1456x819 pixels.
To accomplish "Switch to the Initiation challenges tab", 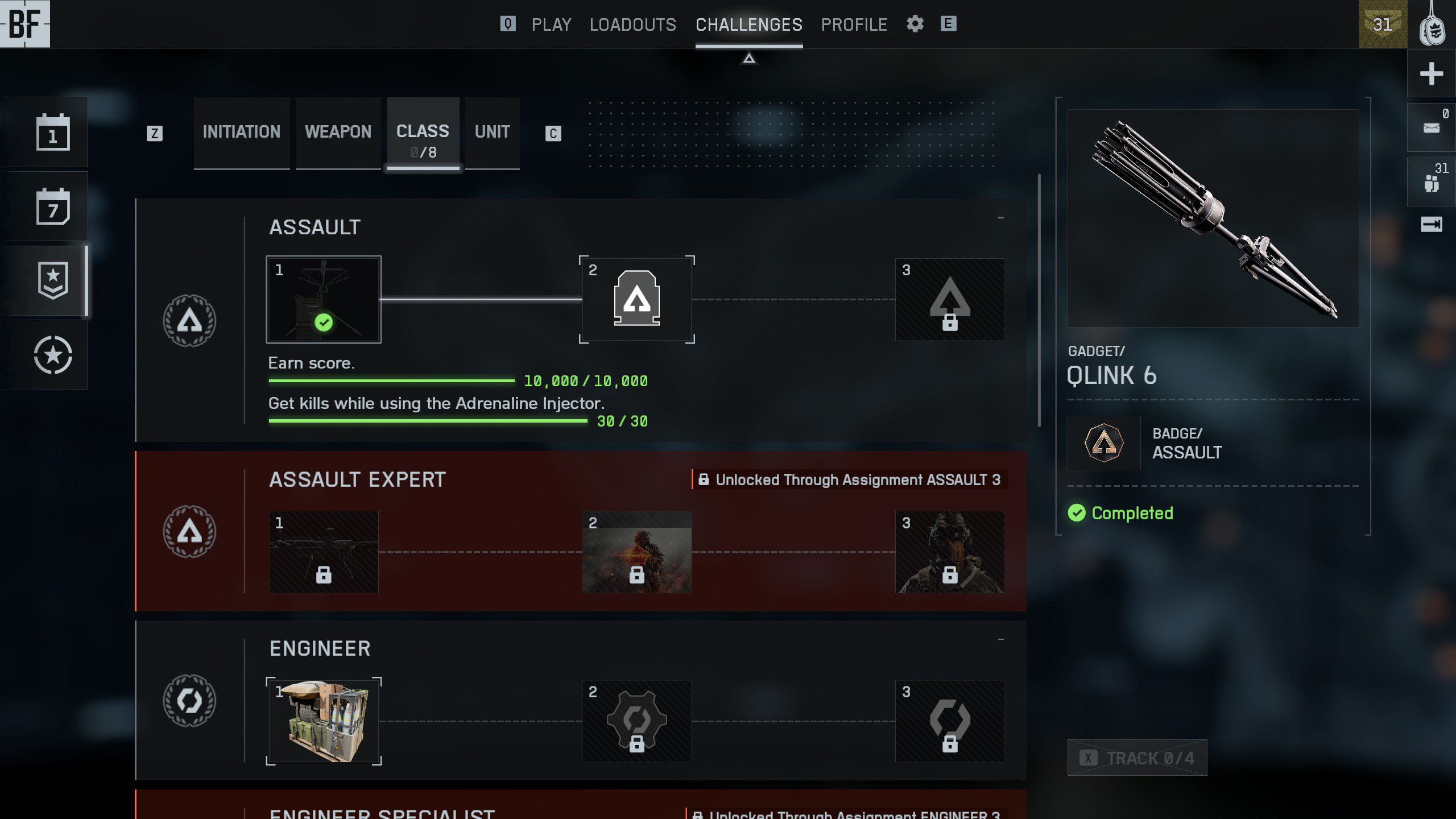I will point(241,132).
